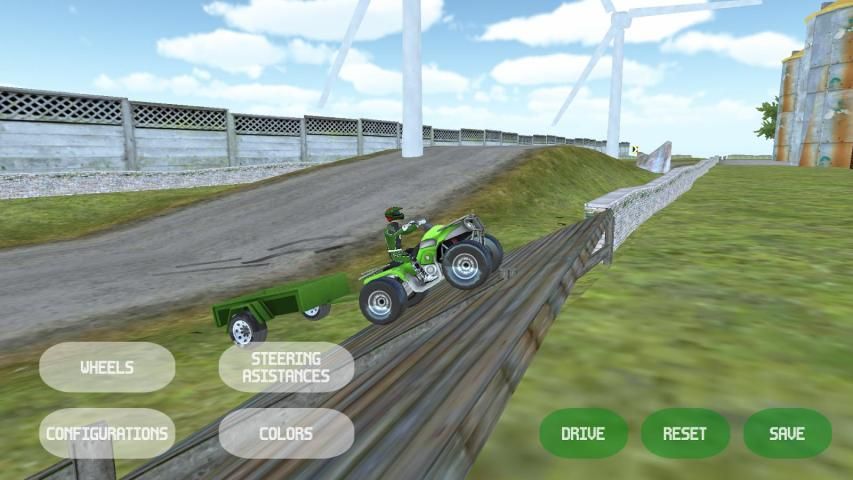Select Steering Asistances options
The width and height of the screenshot is (853, 480).
tap(286, 367)
